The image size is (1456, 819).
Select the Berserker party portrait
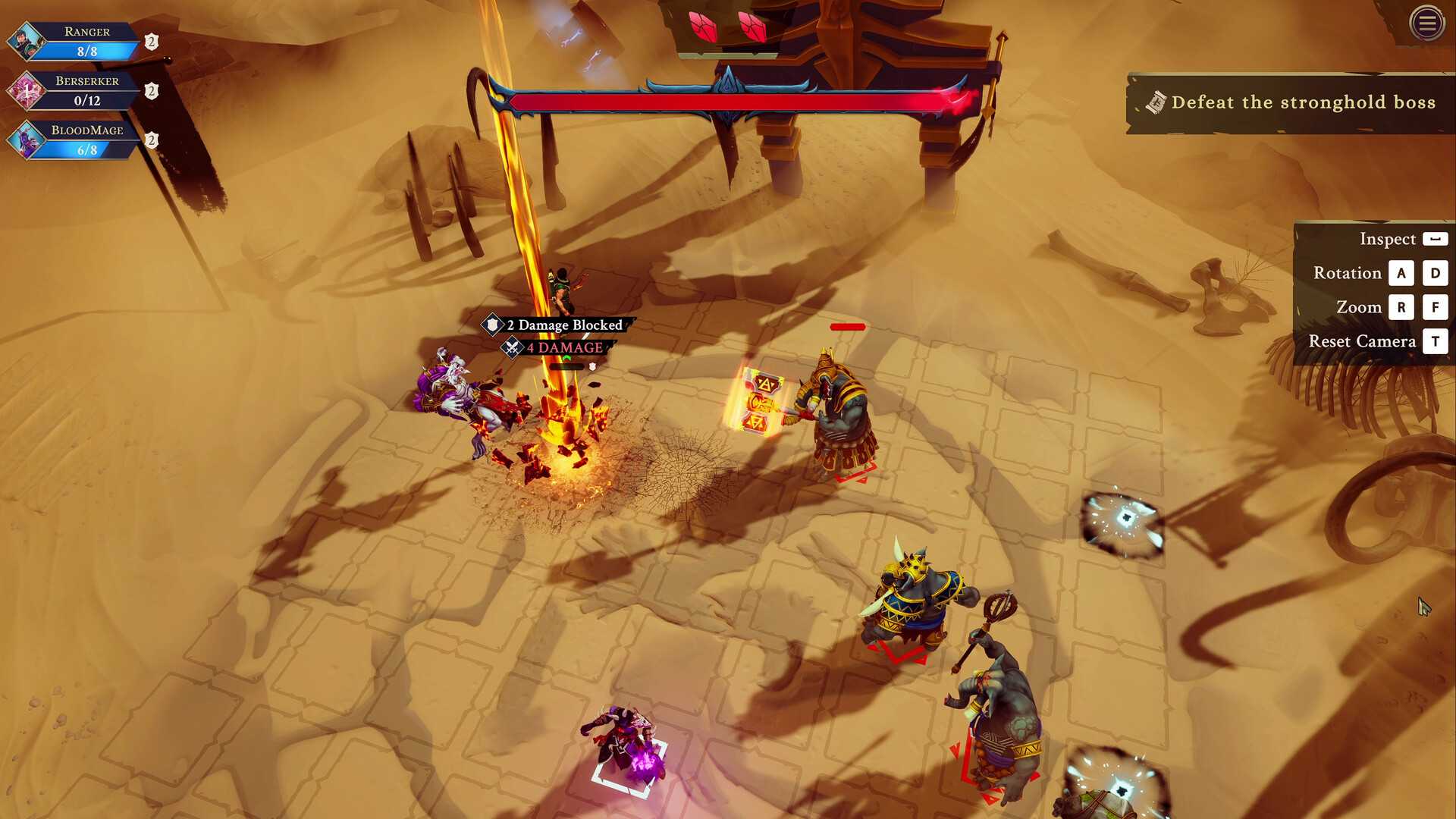[x=27, y=91]
